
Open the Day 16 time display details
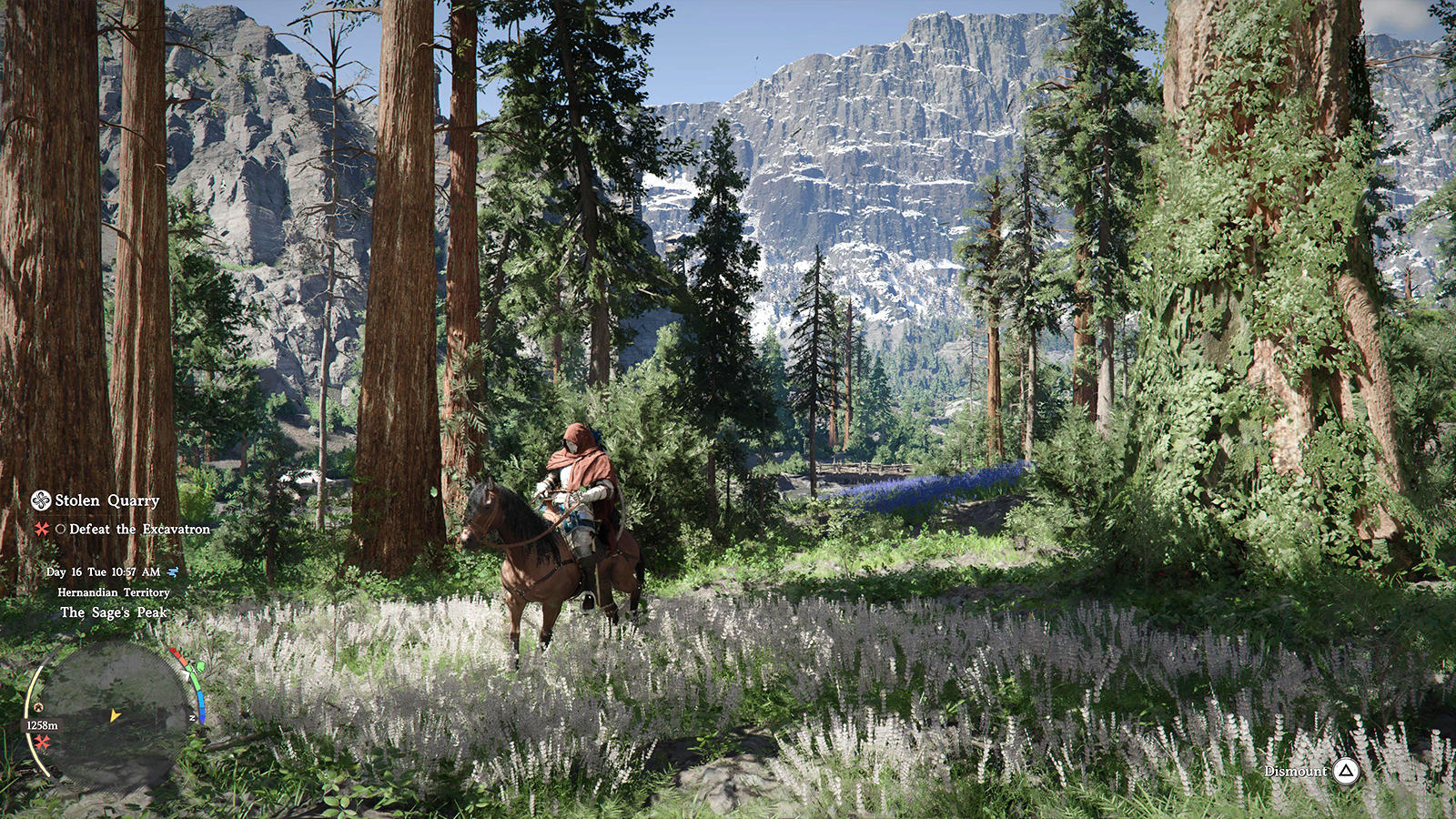tap(103, 571)
